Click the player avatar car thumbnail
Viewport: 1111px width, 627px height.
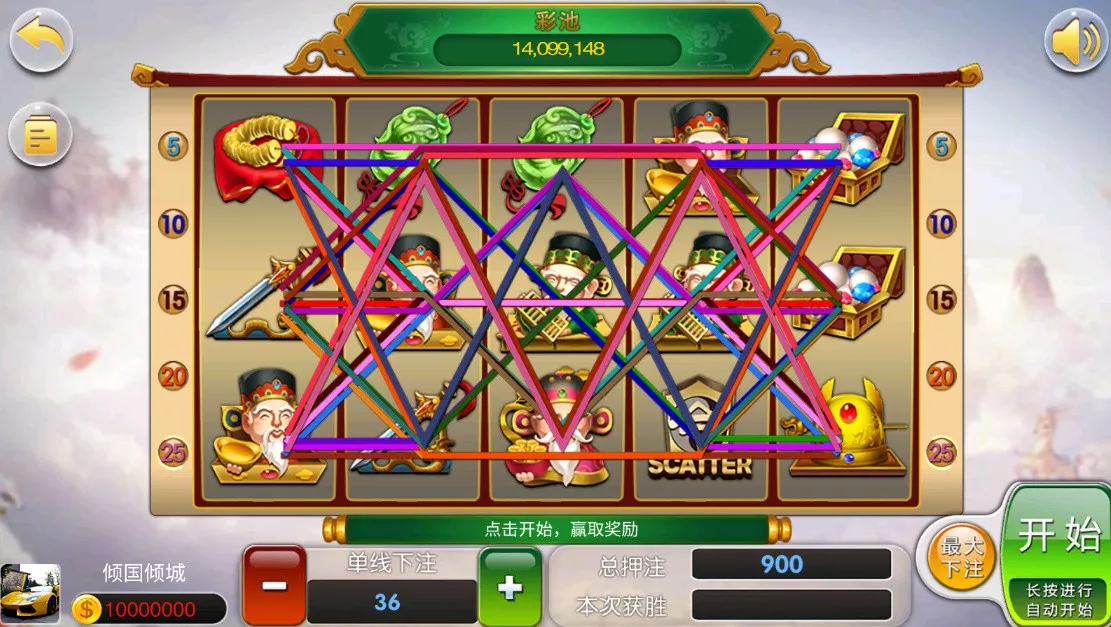(x=29, y=594)
